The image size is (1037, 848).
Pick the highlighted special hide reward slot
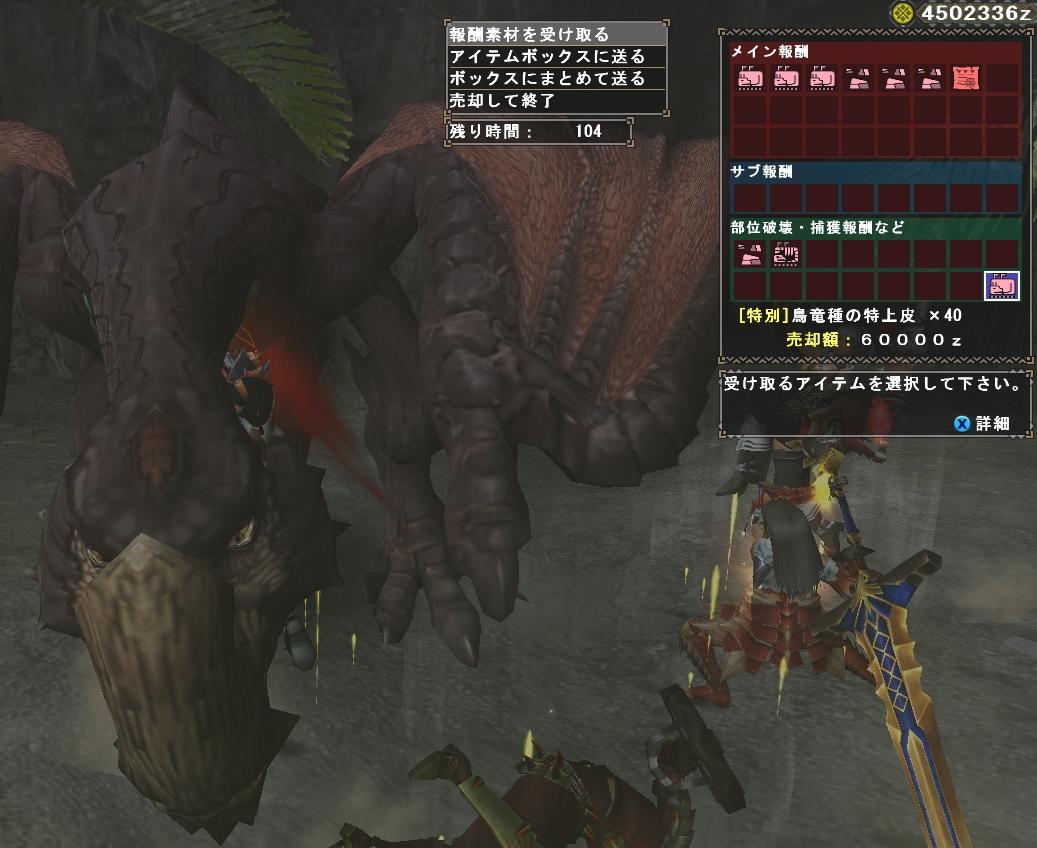1001,286
